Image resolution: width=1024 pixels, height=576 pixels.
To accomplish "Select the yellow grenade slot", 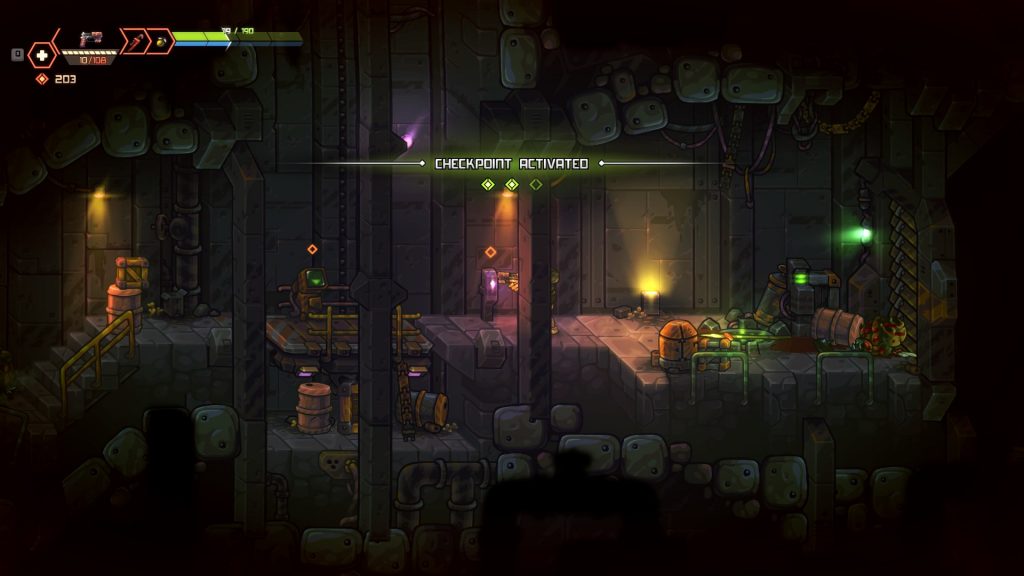I will [160, 41].
